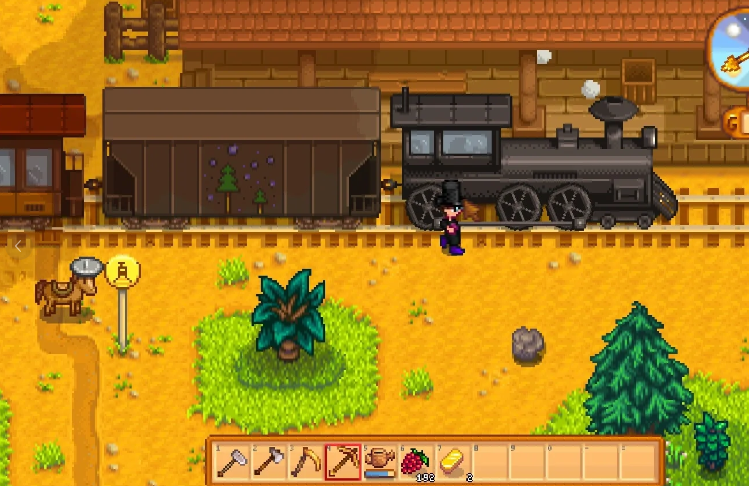Image resolution: width=749 pixels, height=486 pixels.
Task: Select the red berries stack of 192
Action: point(415,461)
